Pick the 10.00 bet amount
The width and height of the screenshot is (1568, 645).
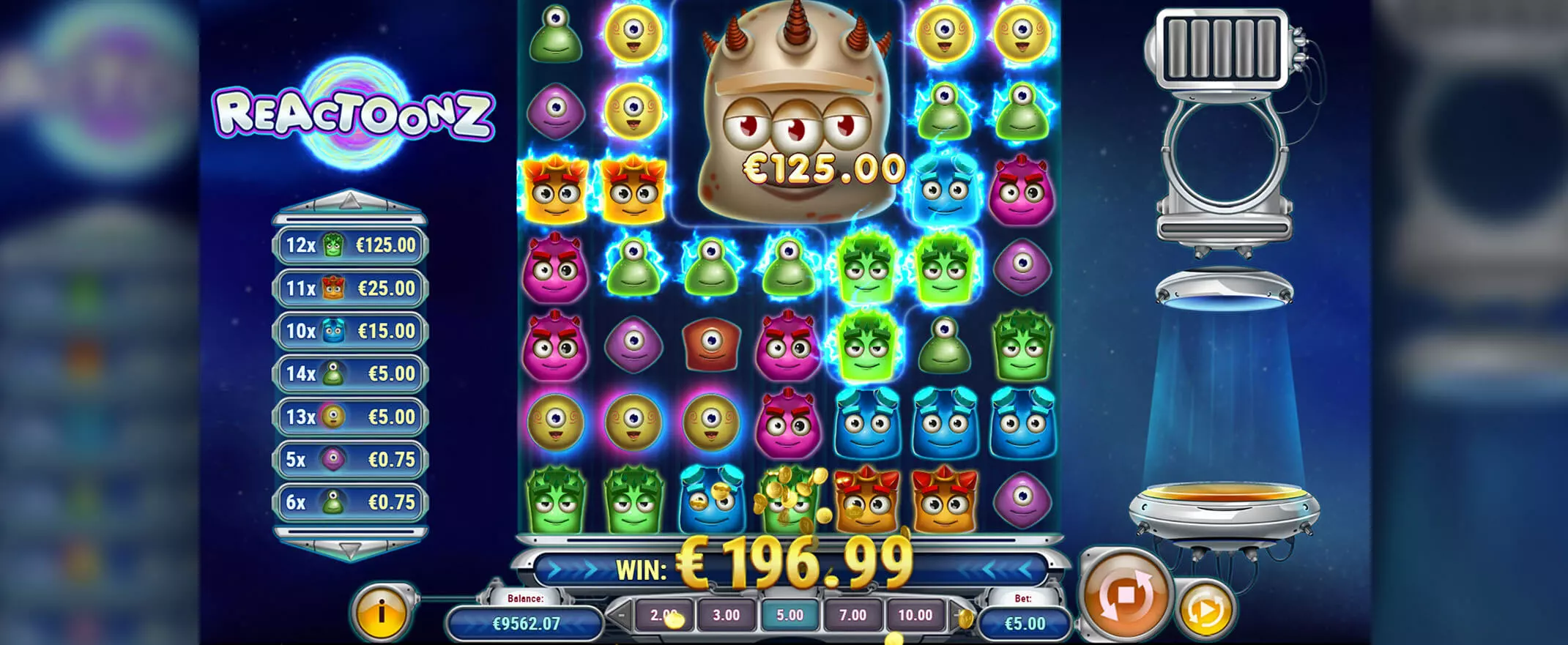(x=915, y=615)
